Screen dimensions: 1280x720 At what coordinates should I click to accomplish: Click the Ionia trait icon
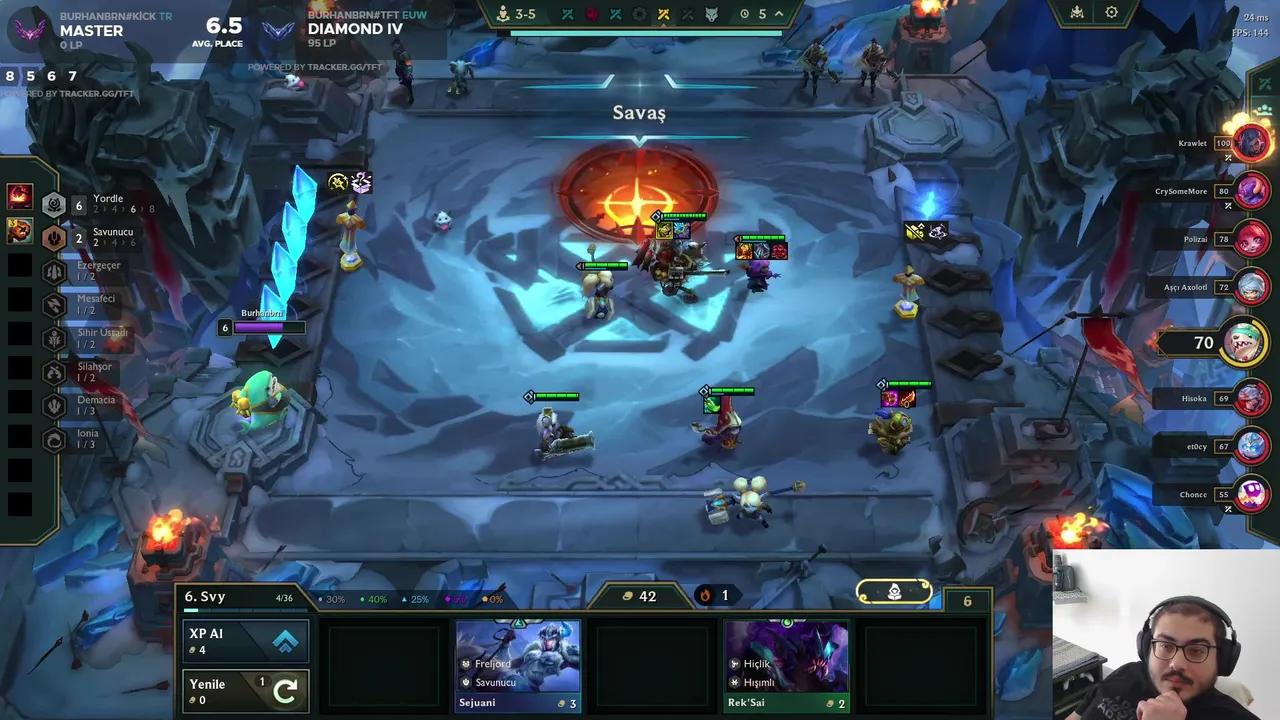54,438
